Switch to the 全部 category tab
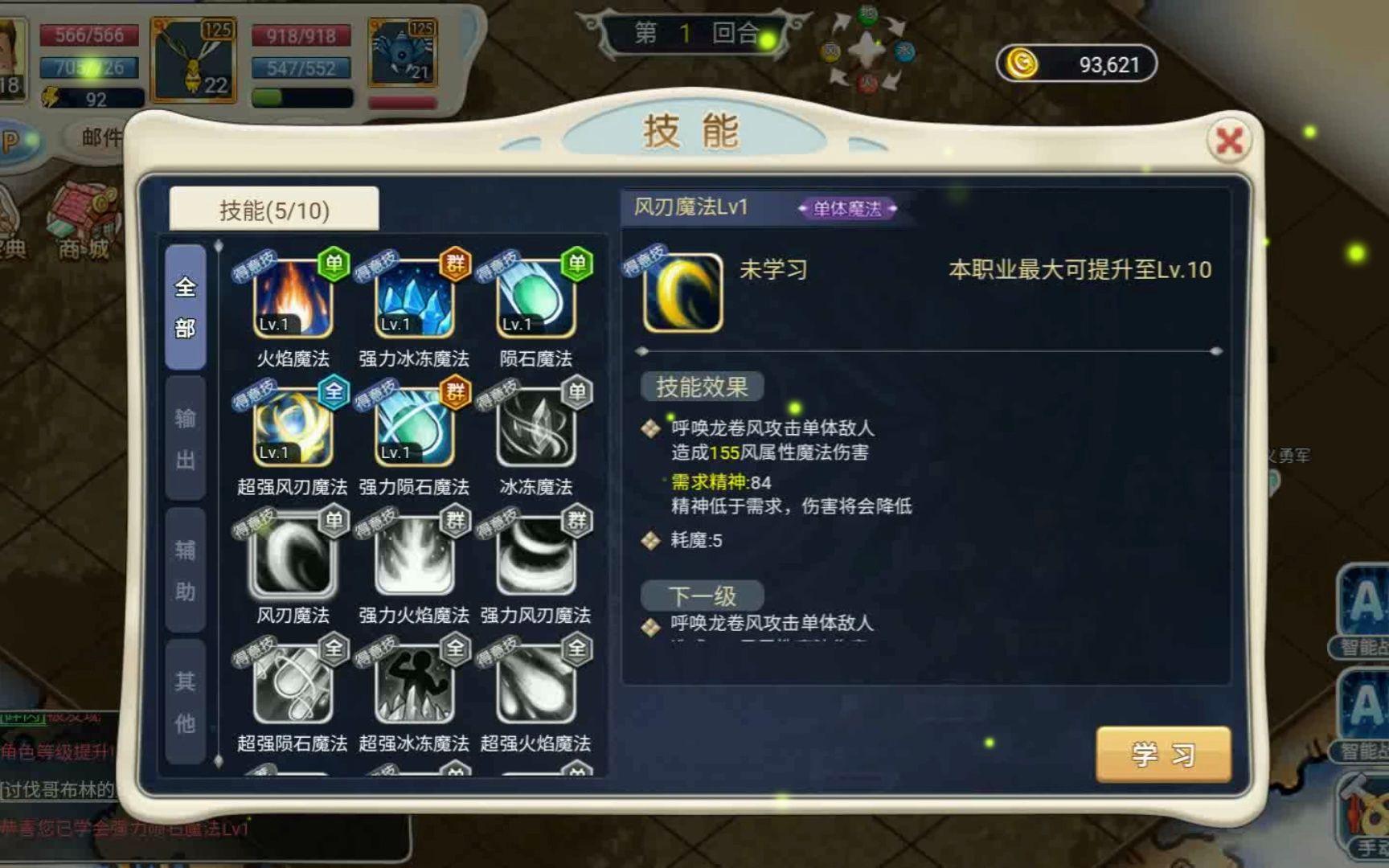This screenshot has height=868, width=1389. pos(186,307)
